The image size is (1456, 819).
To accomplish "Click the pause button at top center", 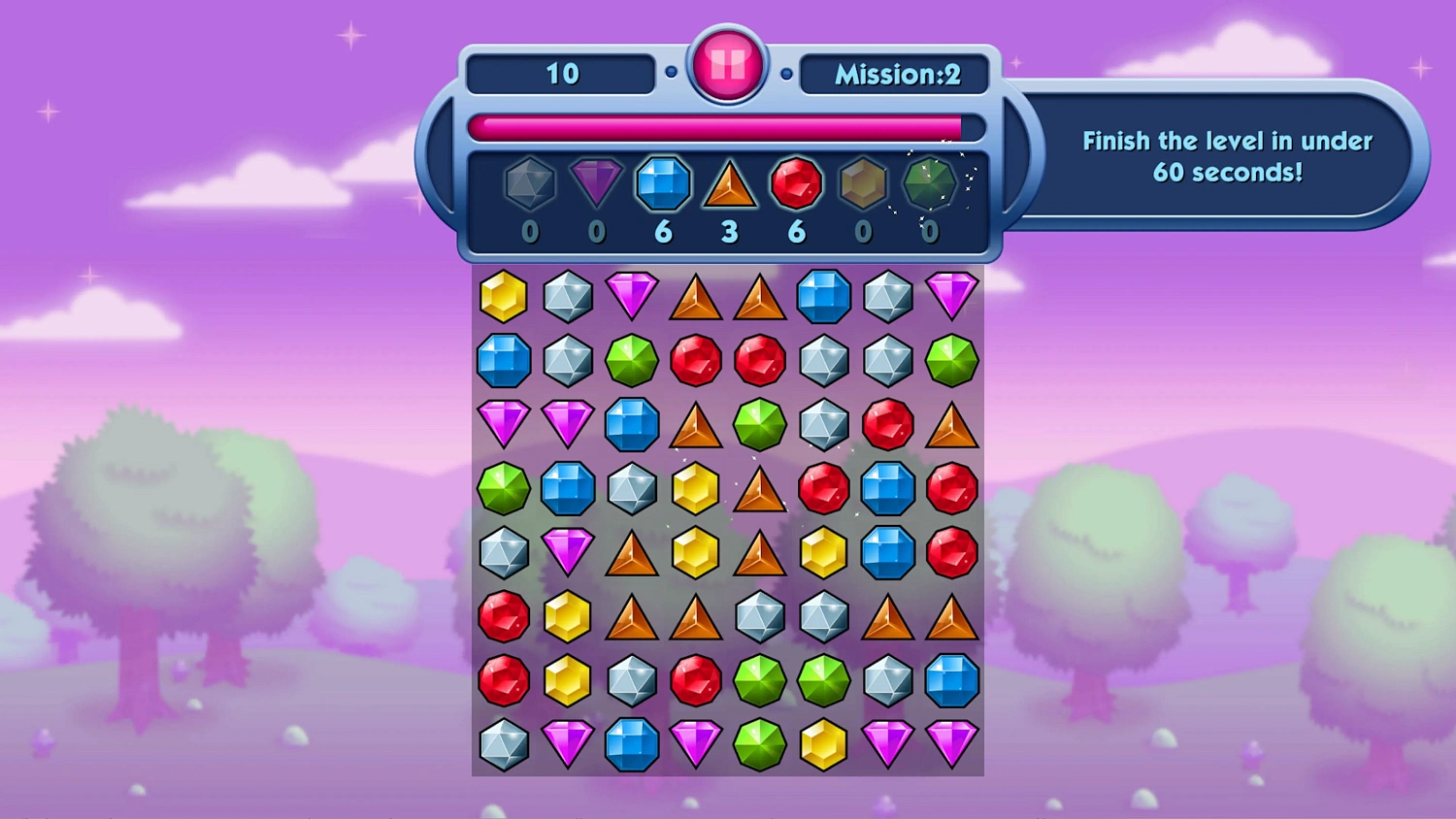I will click(x=728, y=66).
